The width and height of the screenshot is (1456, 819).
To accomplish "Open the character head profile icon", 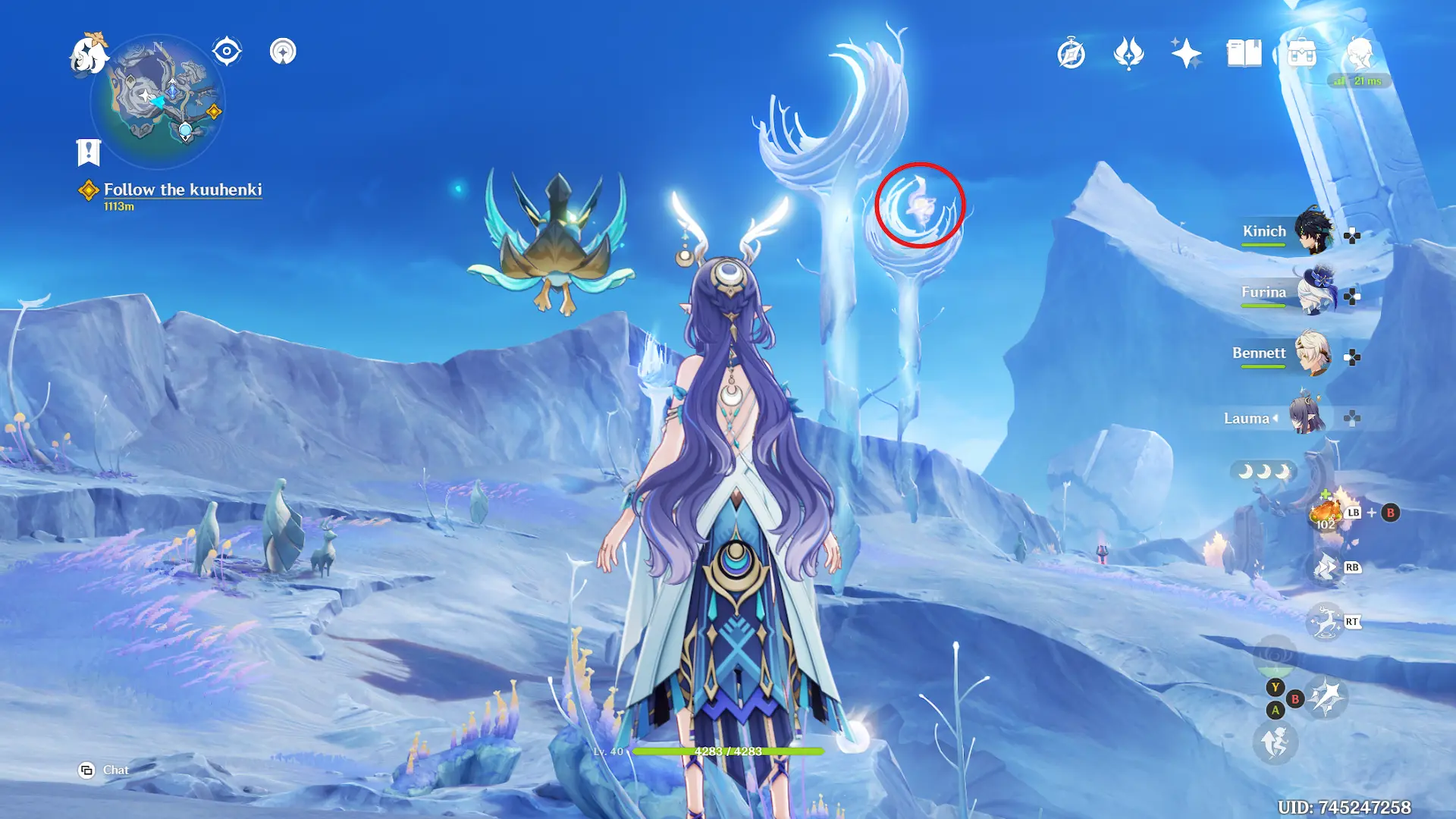I will (x=1359, y=54).
